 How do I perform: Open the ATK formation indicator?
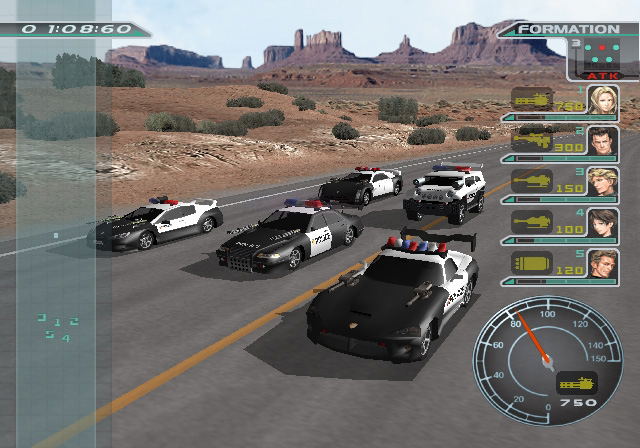603,60
